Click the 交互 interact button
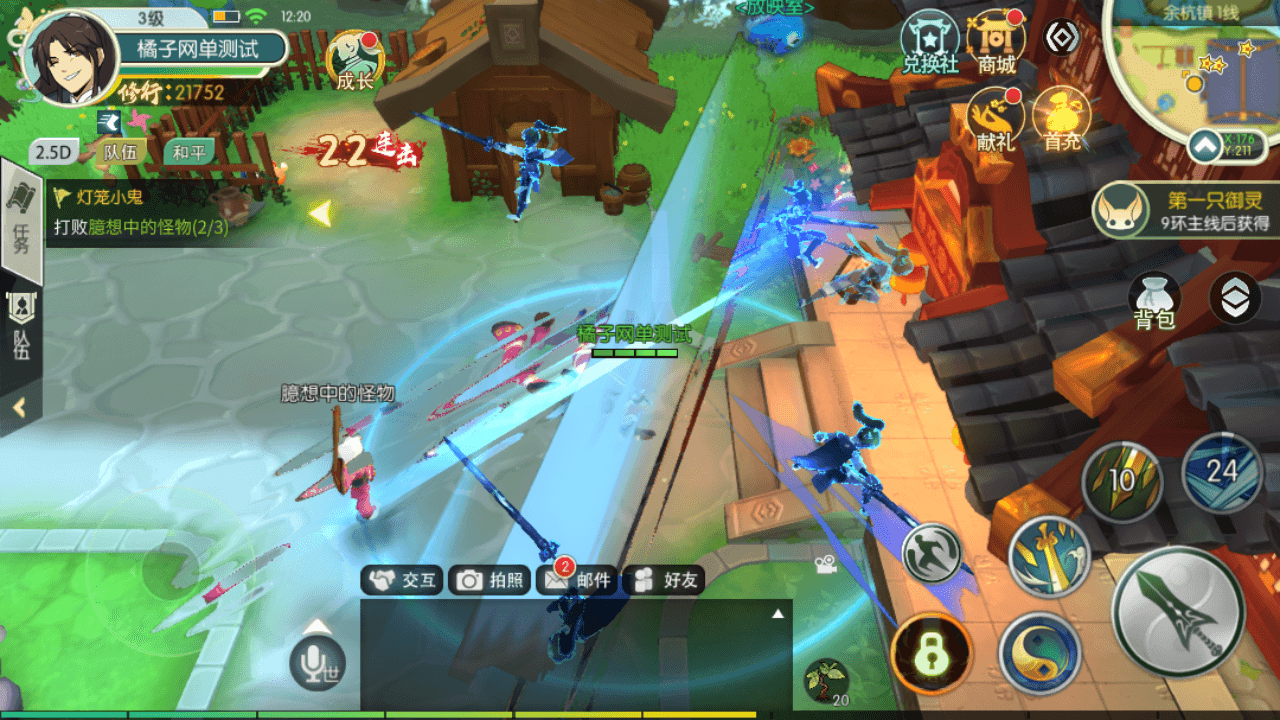1280x720 pixels. pyautogui.click(x=402, y=580)
